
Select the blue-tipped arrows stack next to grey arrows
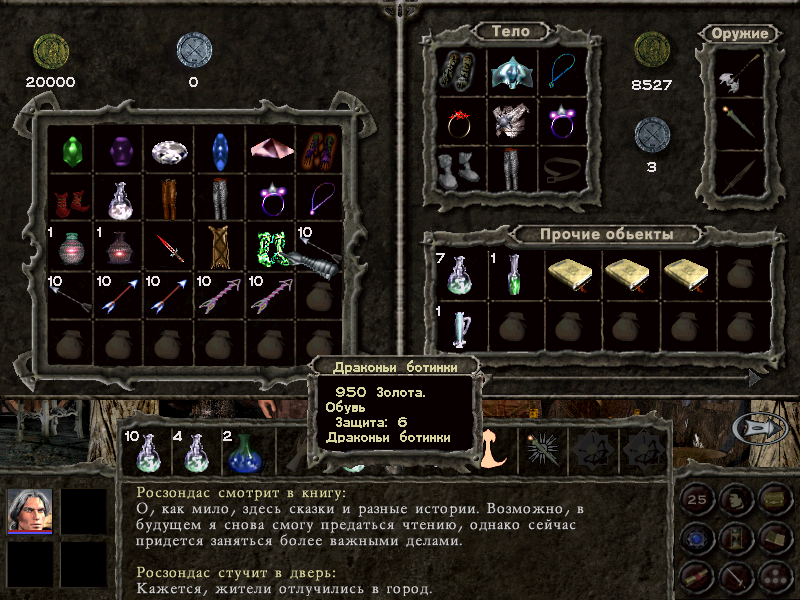point(119,295)
